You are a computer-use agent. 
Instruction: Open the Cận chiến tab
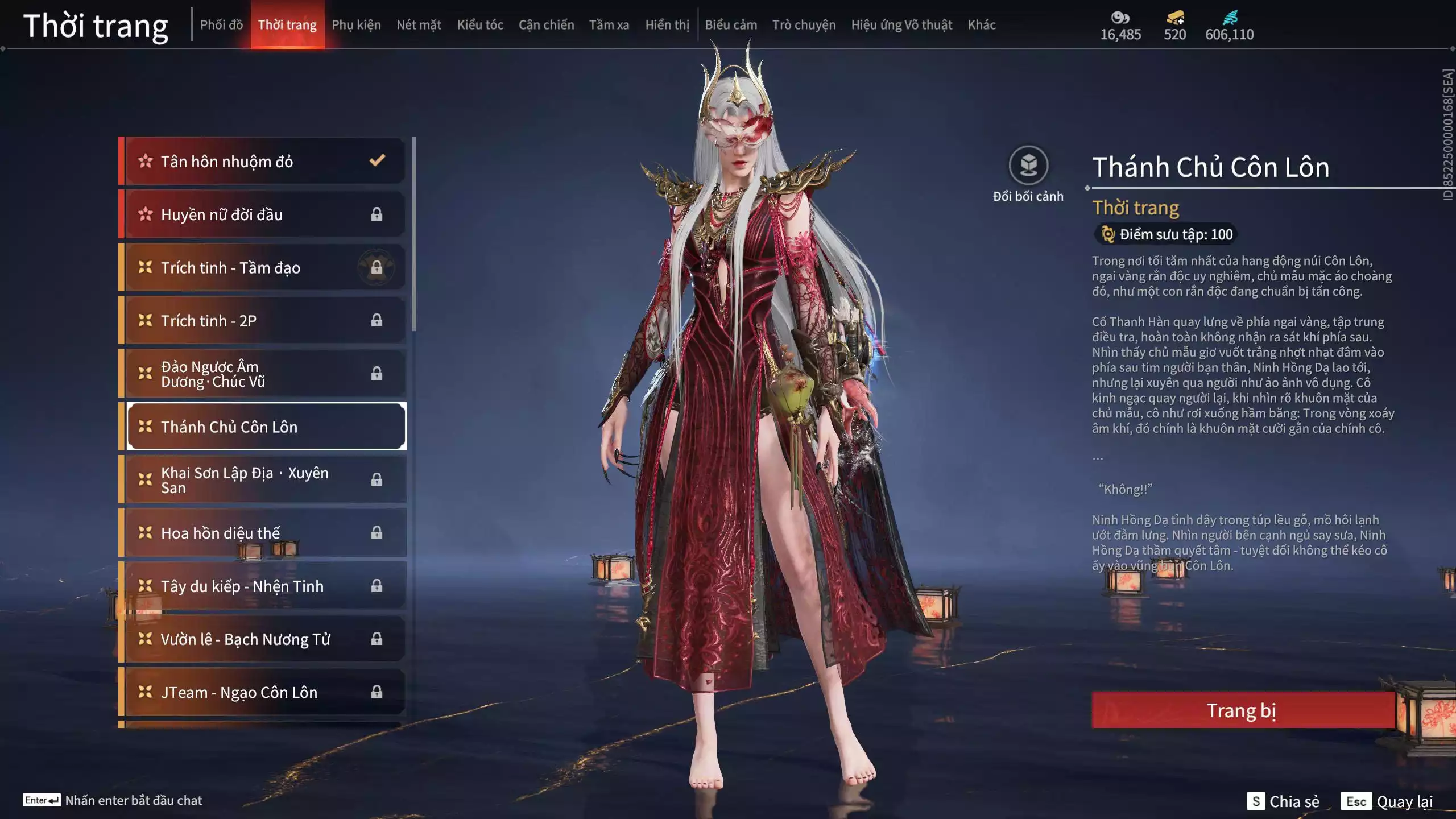tap(546, 25)
